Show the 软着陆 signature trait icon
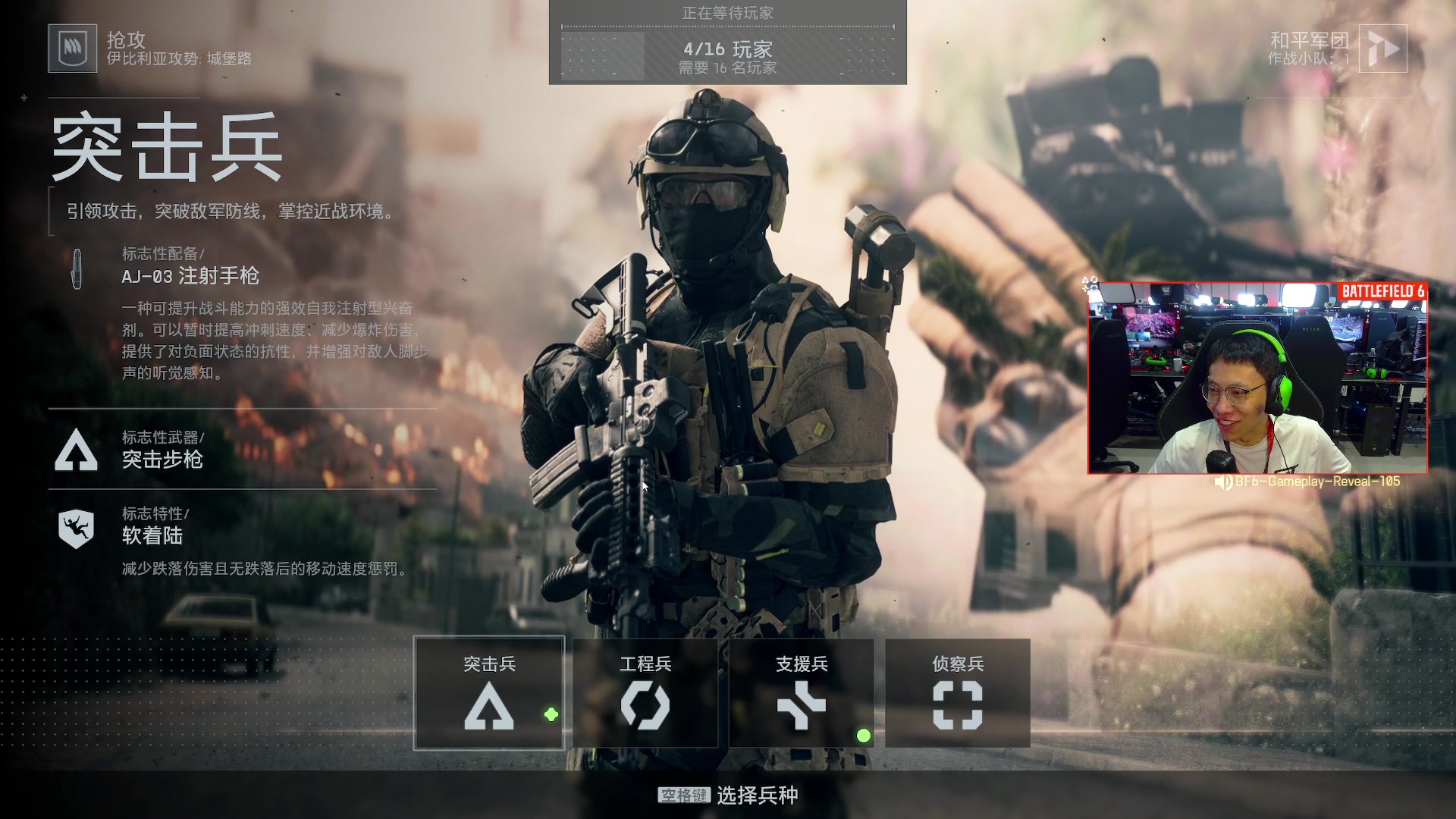This screenshot has width=1456, height=819. pos(77,527)
